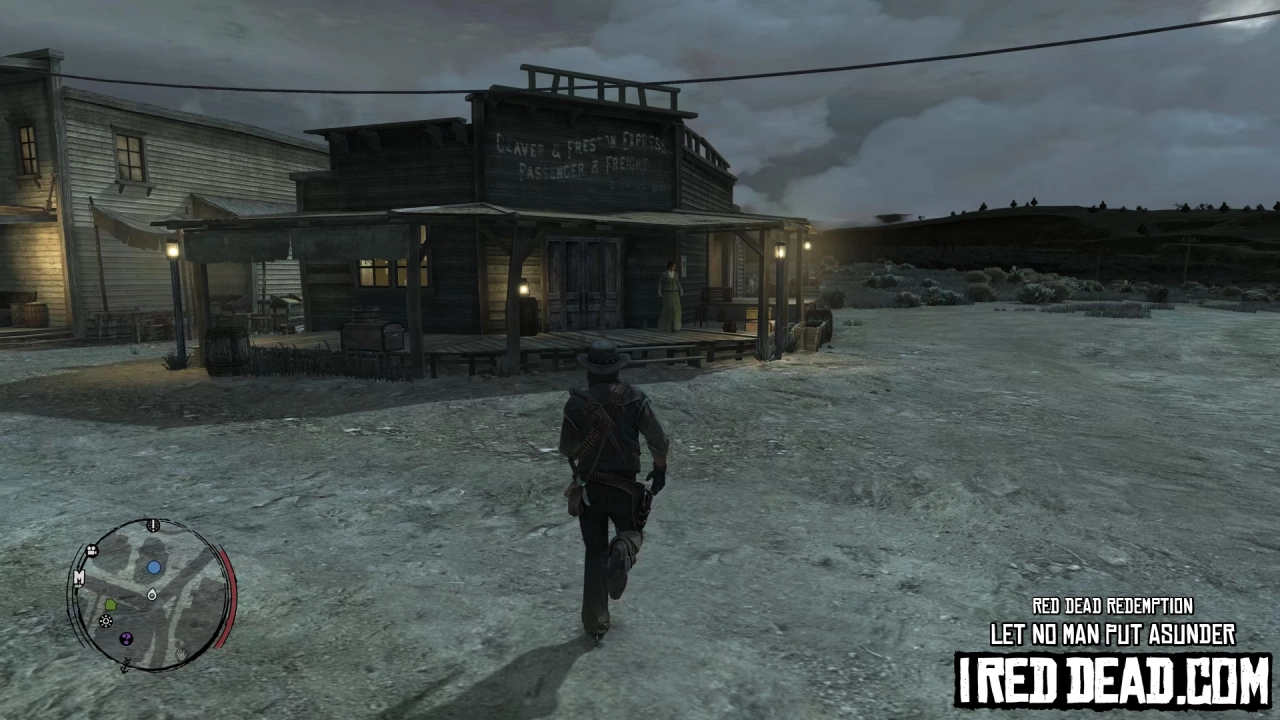The width and height of the screenshot is (1280, 720).
Task: Click the mission title 'Let No Man Put Asunder'
Action: click(1110, 634)
